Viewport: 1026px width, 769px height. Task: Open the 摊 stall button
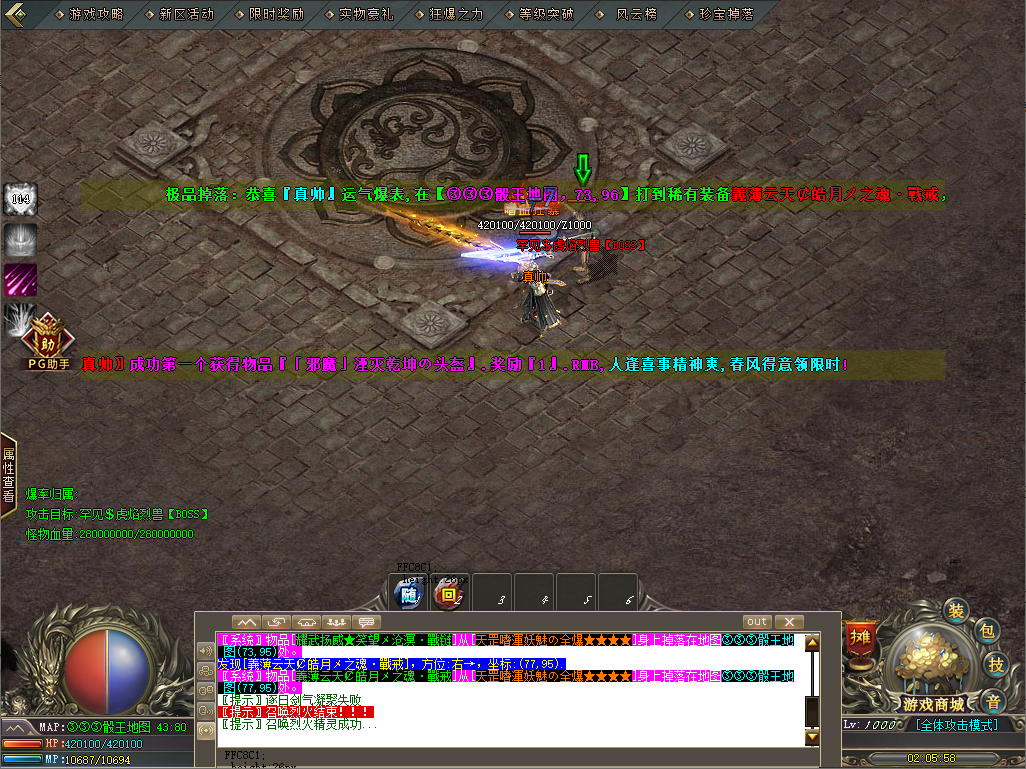[x=860, y=636]
